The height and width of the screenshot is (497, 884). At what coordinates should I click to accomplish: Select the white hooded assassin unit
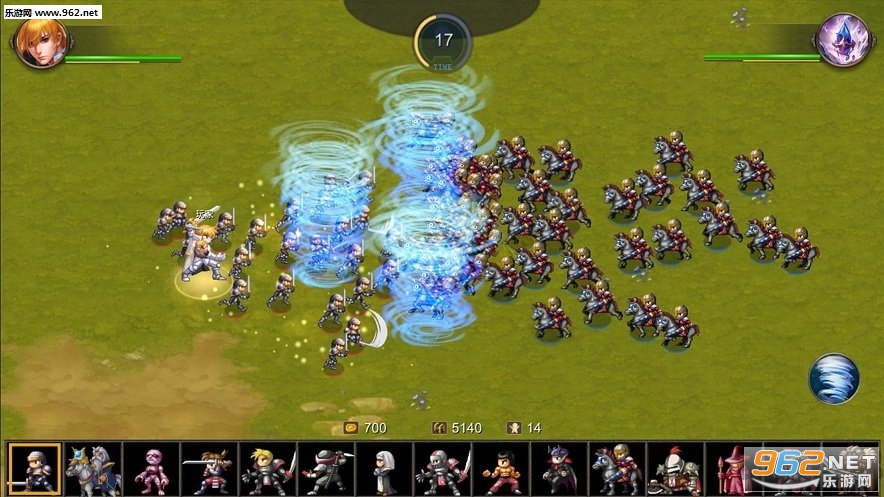click(x=384, y=468)
